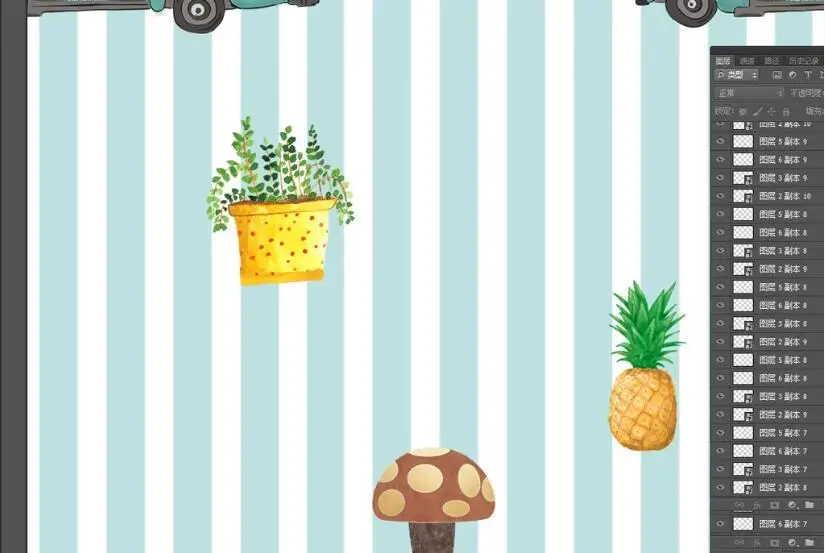This screenshot has height=553, width=825.
Task: Click the thumbnail of layer 图层 6 副本 9
Action: [x=743, y=160]
